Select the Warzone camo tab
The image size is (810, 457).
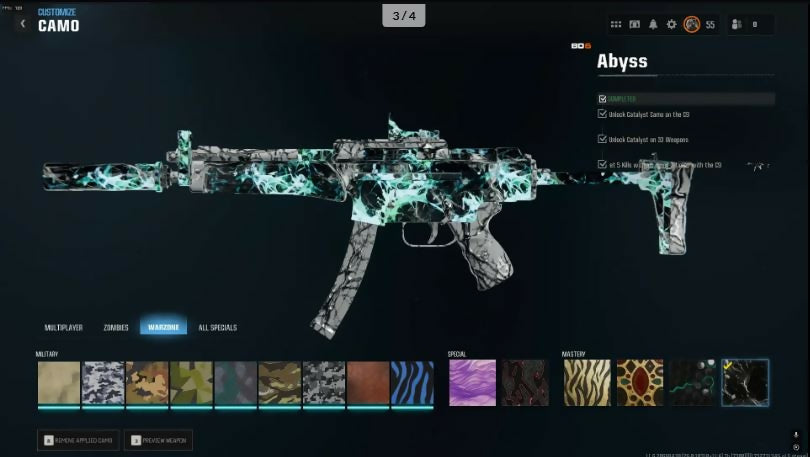pyautogui.click(x=163, y=327)
